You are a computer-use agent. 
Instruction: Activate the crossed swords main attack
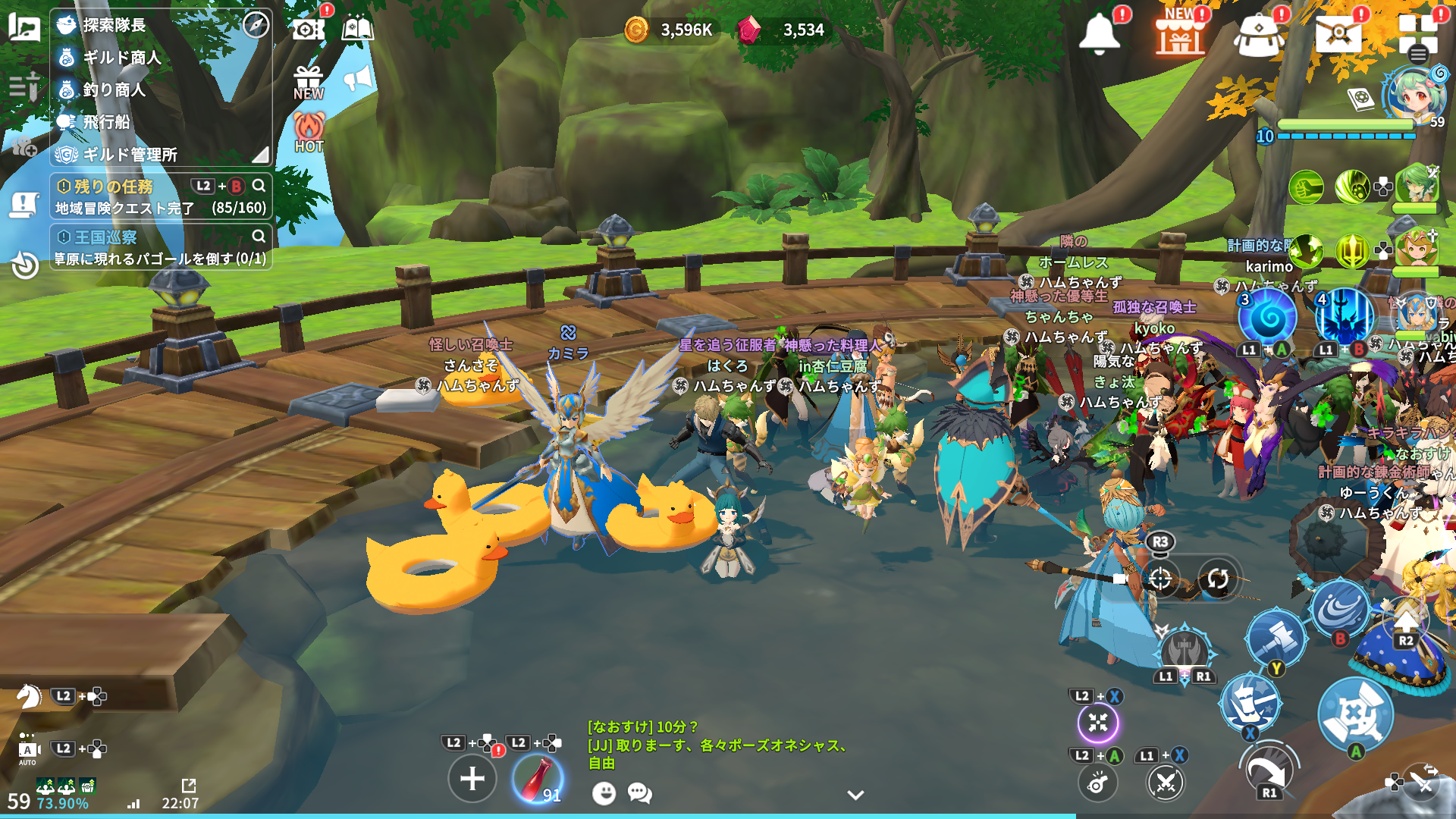[1355, 714]
